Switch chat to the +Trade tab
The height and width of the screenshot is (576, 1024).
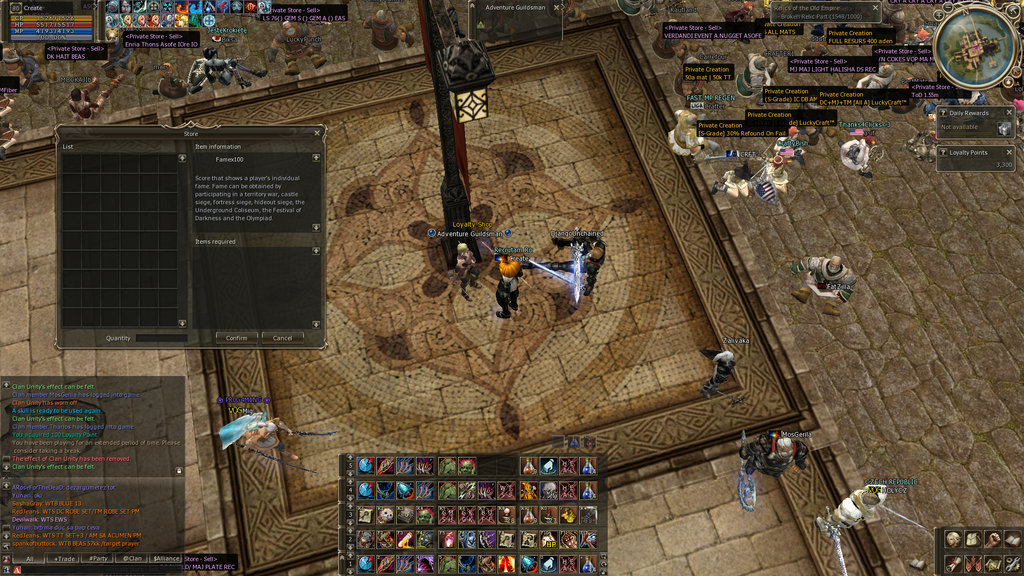[x=66, y=559]
